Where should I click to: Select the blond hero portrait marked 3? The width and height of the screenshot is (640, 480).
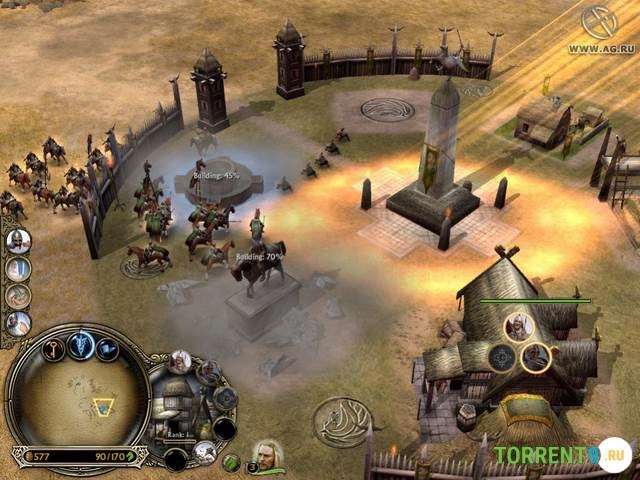tap(267, 455)
